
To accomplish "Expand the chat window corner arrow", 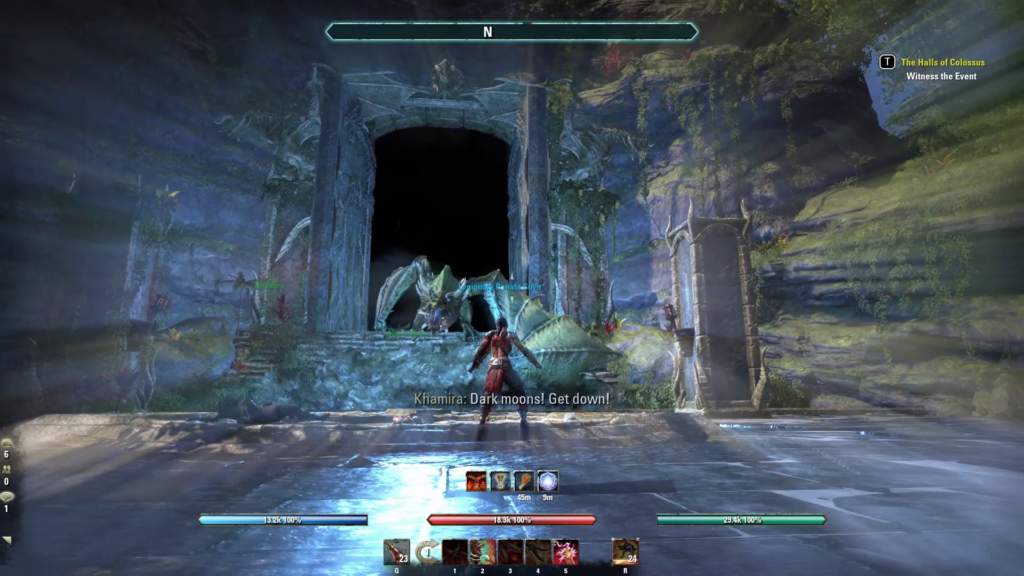I will click(7, 540).
